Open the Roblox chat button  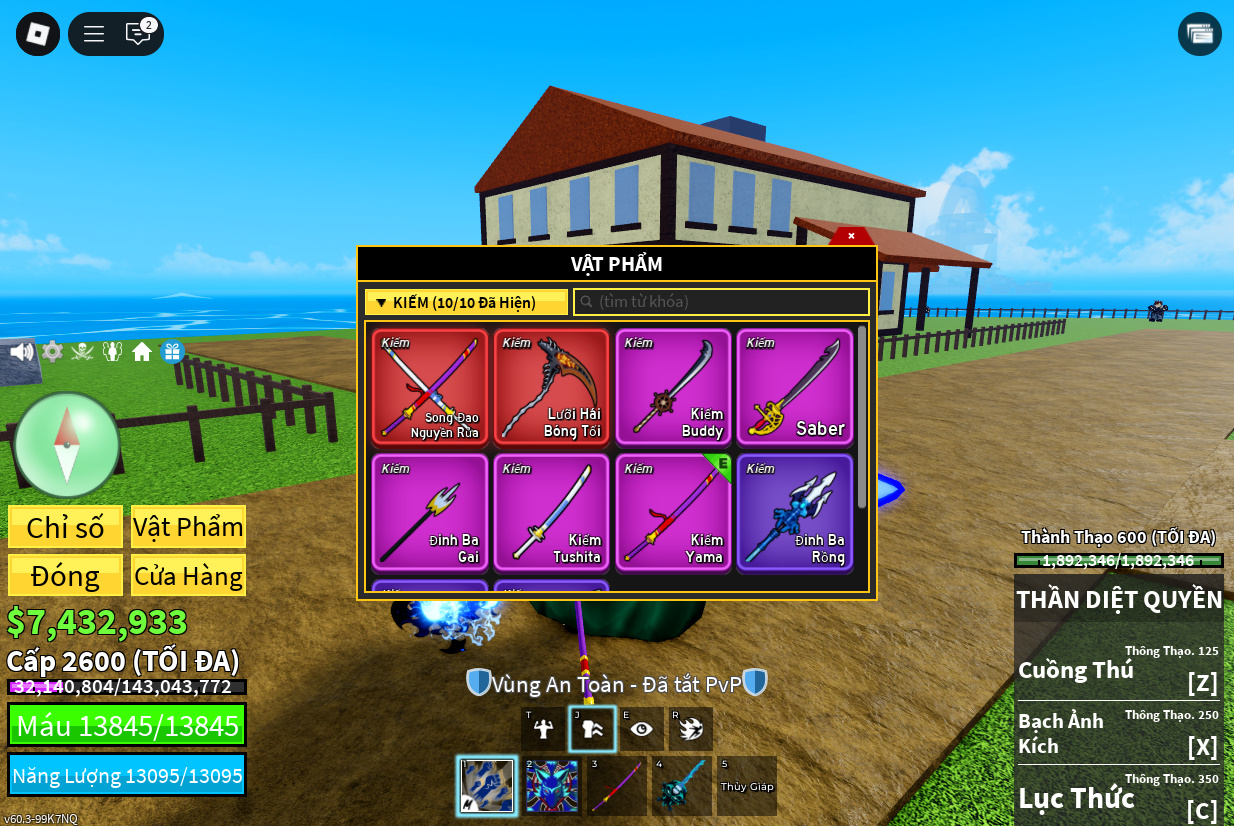[x=138, y=34]
